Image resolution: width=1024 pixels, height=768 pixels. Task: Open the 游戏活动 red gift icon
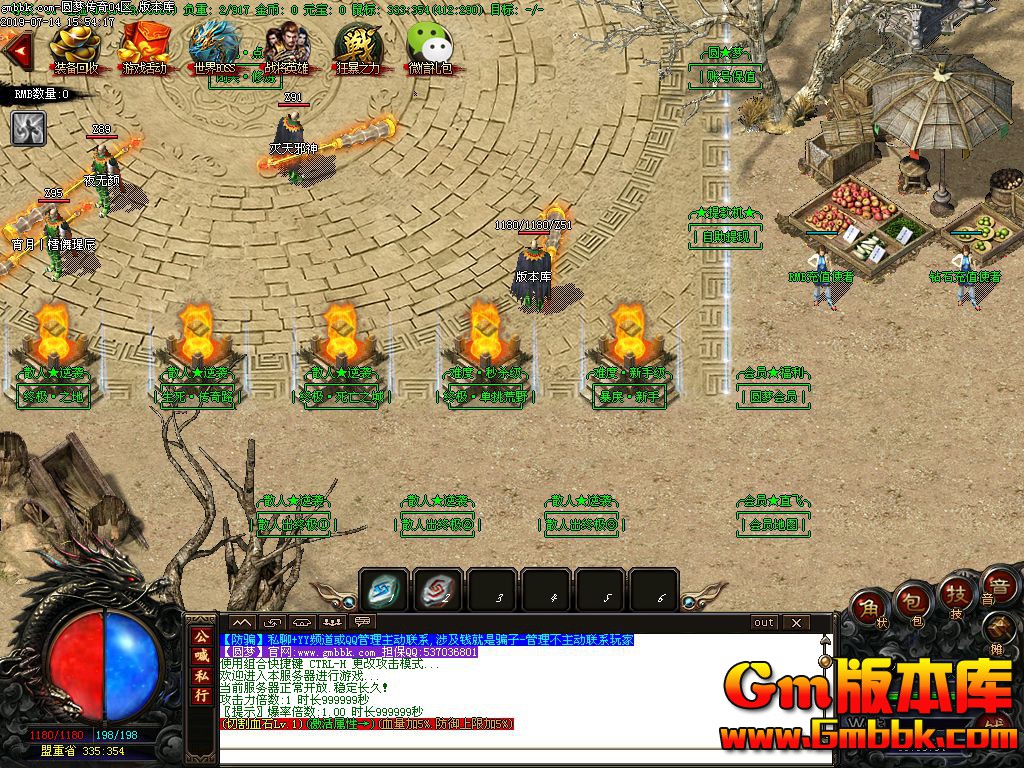(x=145, y=48)
